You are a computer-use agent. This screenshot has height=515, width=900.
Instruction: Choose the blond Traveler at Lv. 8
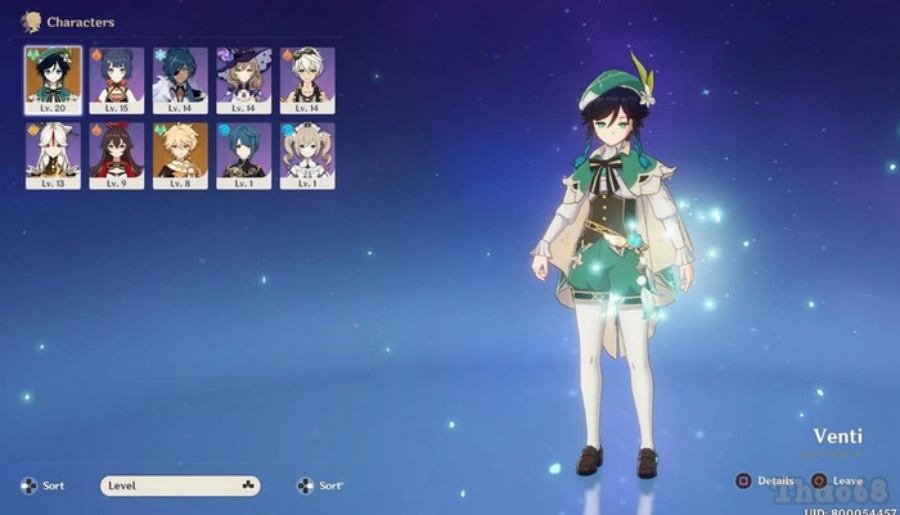[181, 155]
